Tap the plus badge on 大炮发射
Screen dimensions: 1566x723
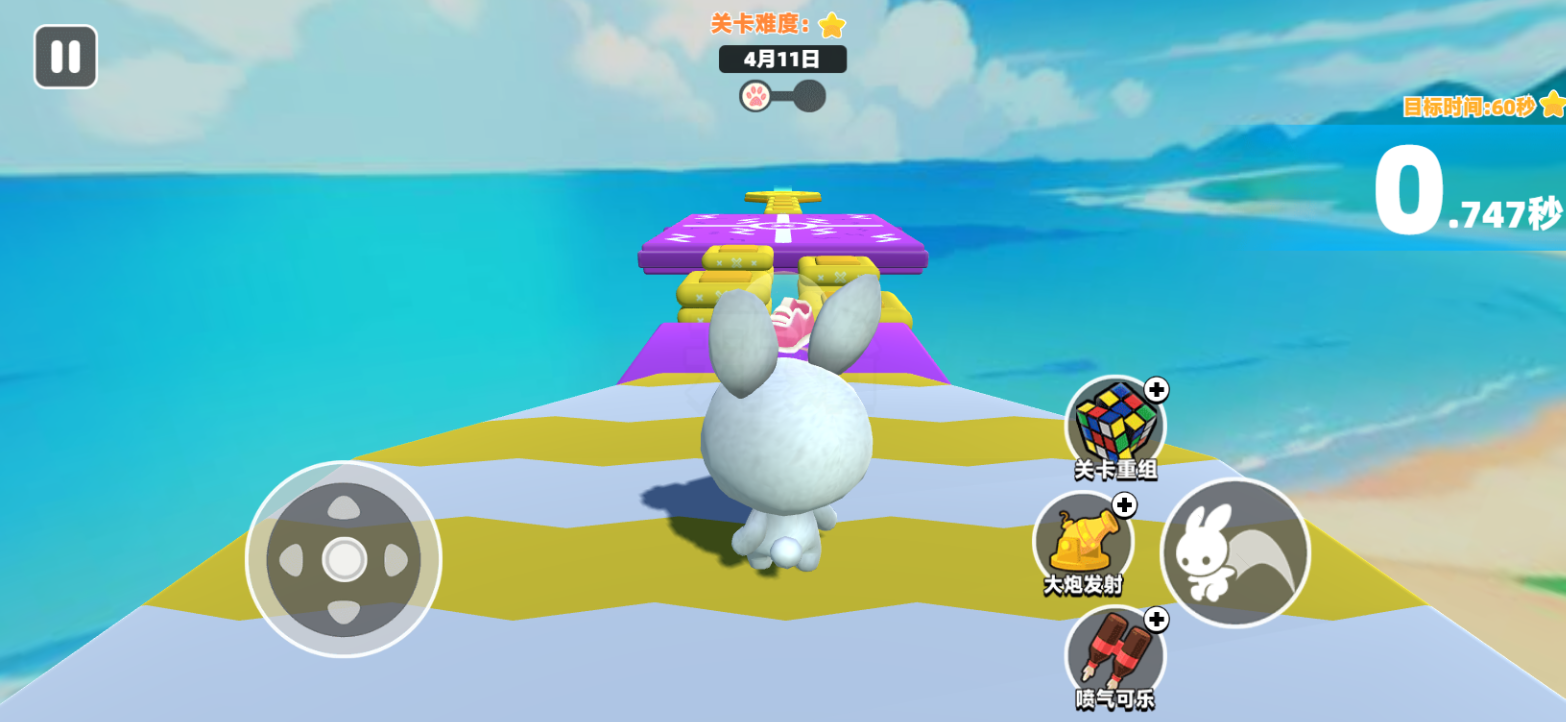(x=1124, y=505)
